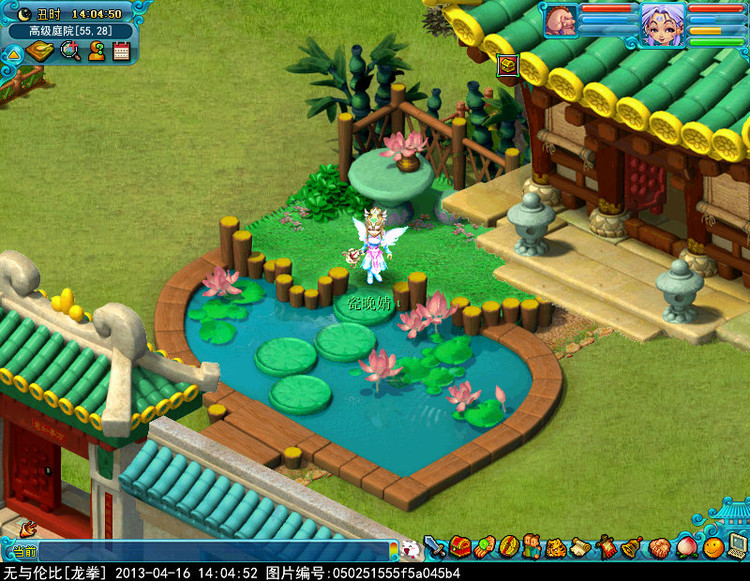Viewport: 750px width, 581px height.
Task: Click the magnifying glass map search icon
Action: (70, 52)
